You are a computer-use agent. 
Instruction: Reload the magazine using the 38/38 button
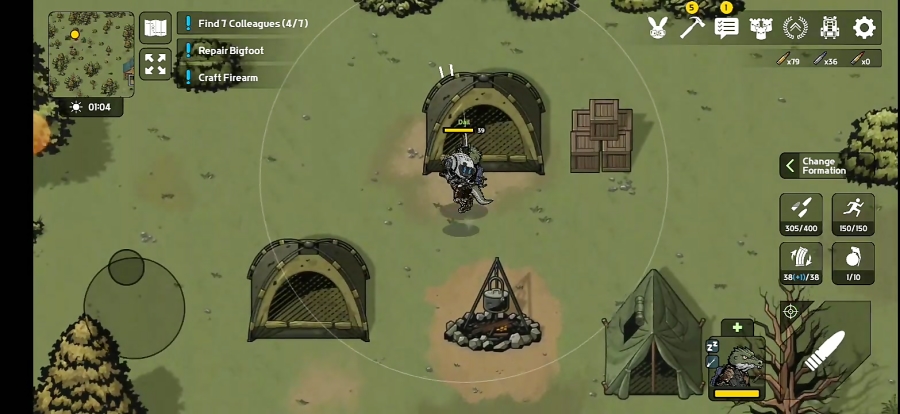[x=801, y=263]
